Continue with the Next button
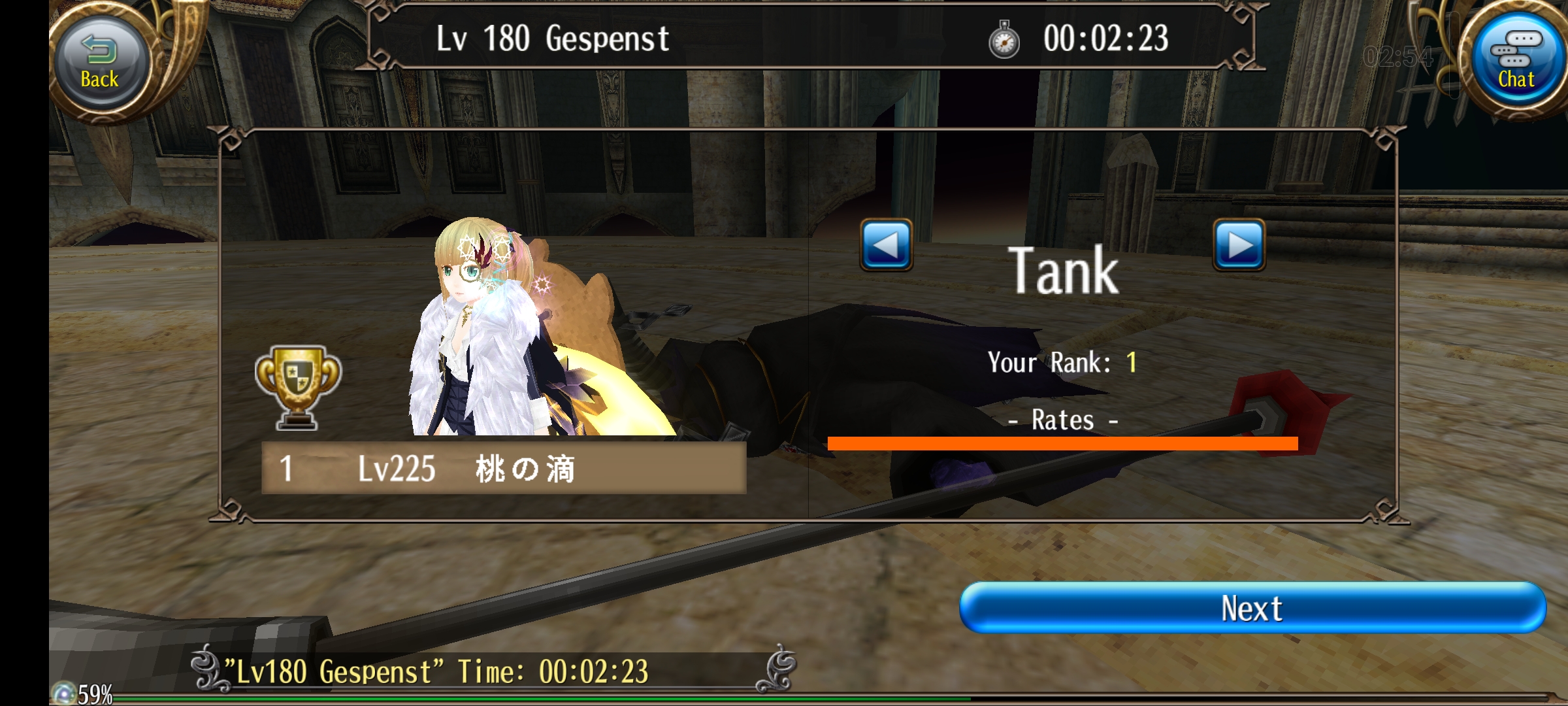 pyautogui.click(x=1252, y=609)
